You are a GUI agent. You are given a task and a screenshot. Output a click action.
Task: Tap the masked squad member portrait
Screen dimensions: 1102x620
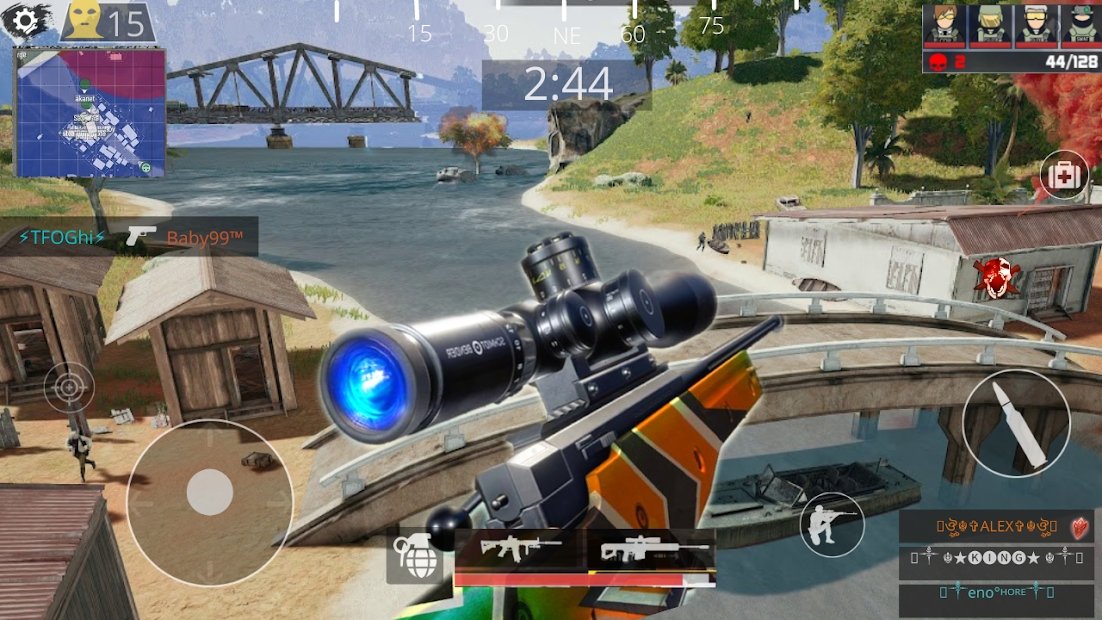pos(1081,25)
